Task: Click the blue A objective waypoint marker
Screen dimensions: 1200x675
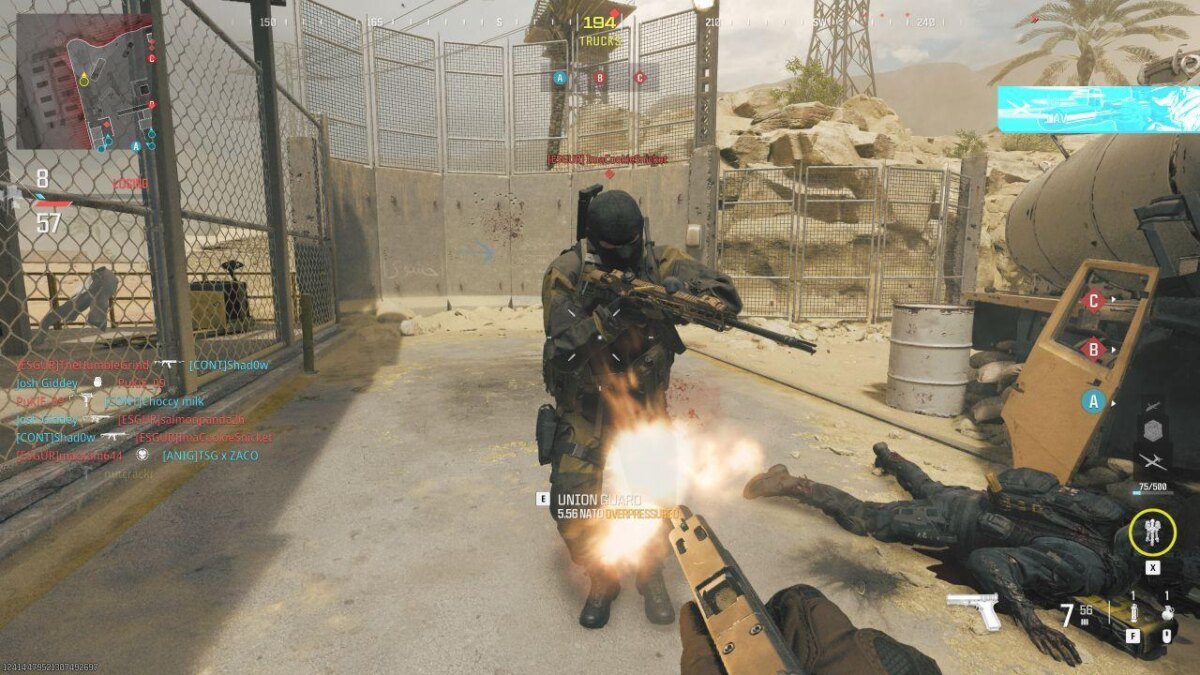Action: point(1094,401)
